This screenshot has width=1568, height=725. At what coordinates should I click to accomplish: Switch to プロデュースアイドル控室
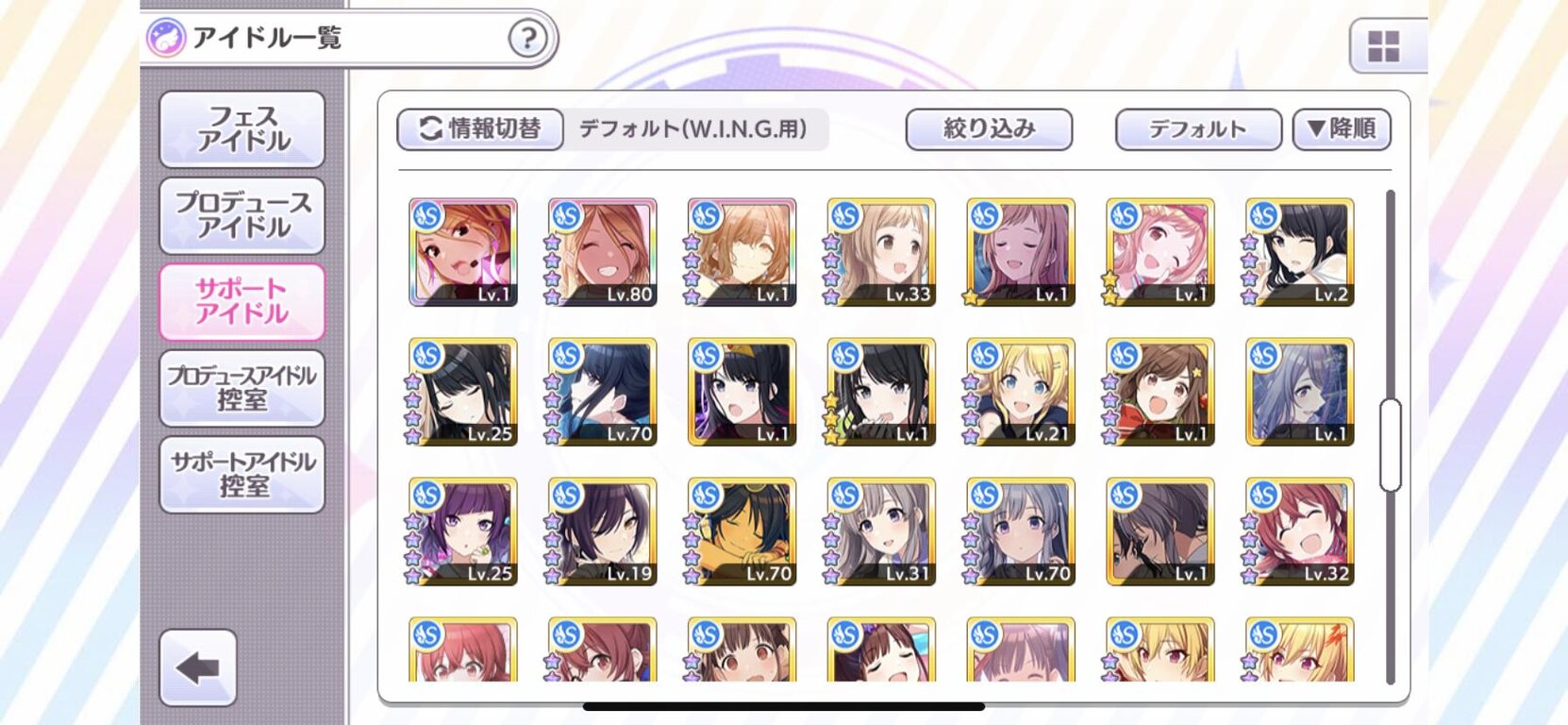pyautogui.click(x=242, y=389)
